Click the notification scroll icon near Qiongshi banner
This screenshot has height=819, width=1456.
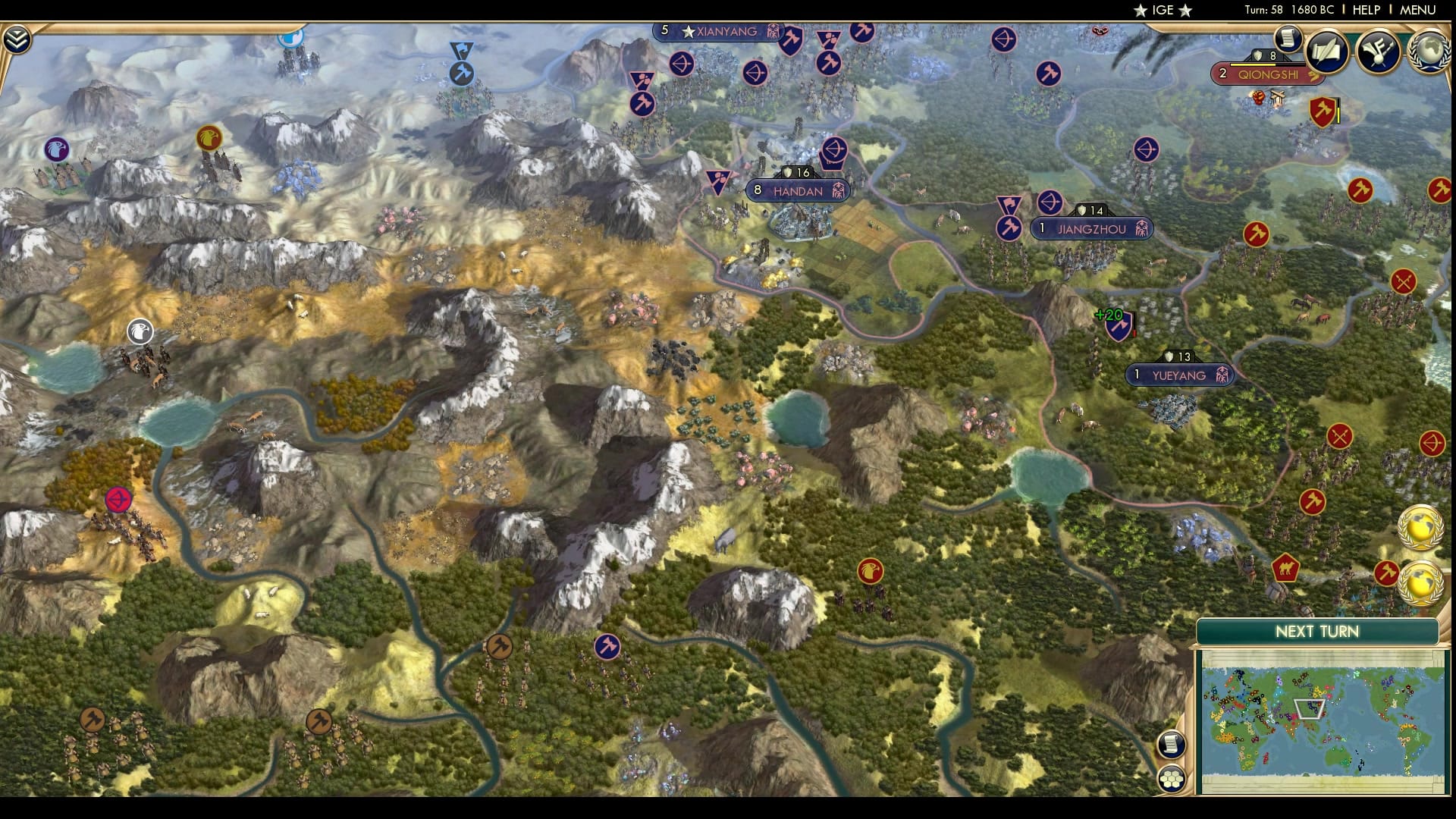point(1288,41)
